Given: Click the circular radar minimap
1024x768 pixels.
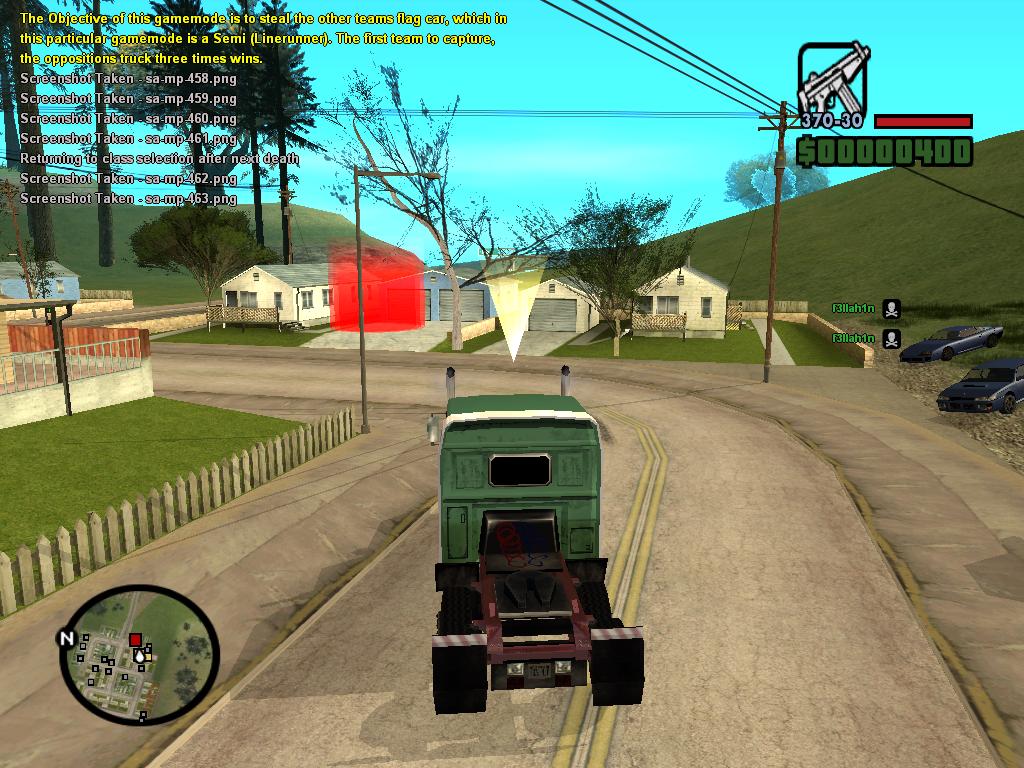Looking at the screenshot, I should [x=139, y=655].
